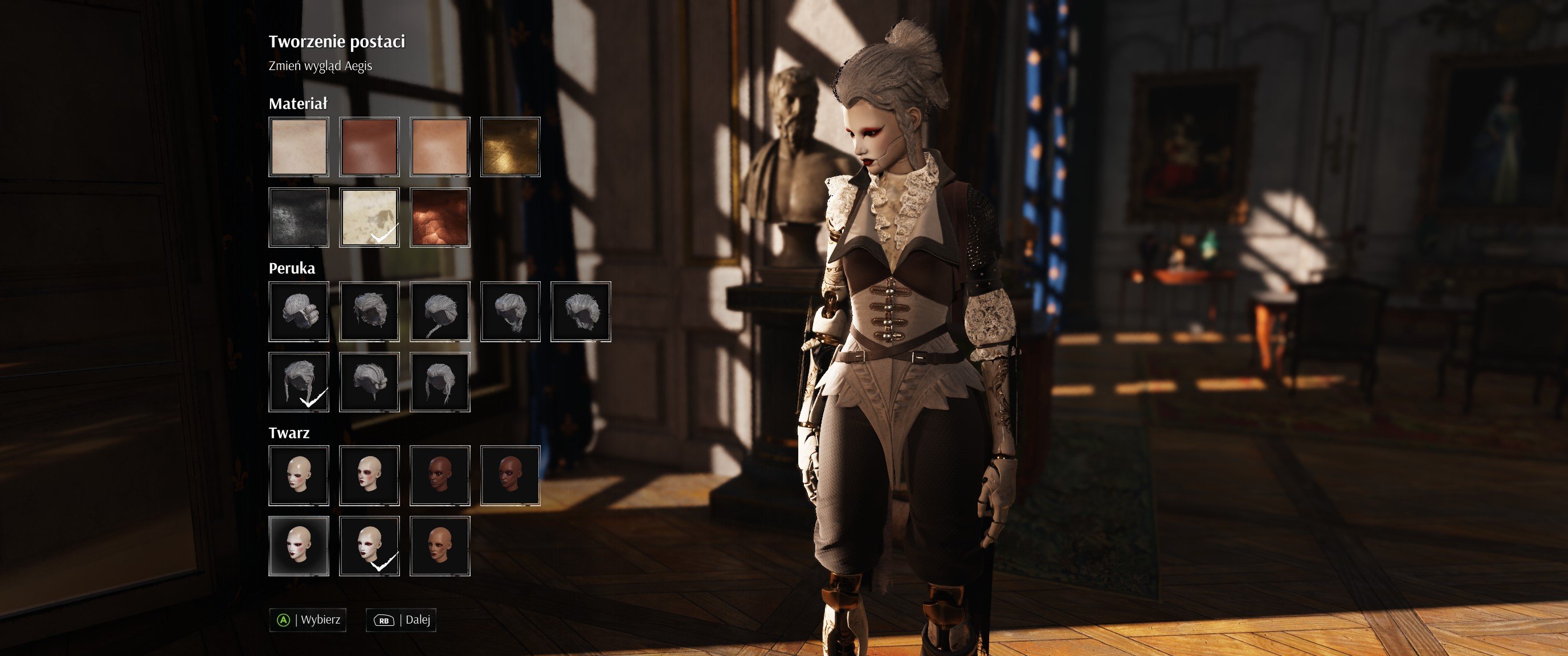The width and height of the screenshot is (1568, 656).
Task: Select the wig with long thin ponytail
Action: 439,311
